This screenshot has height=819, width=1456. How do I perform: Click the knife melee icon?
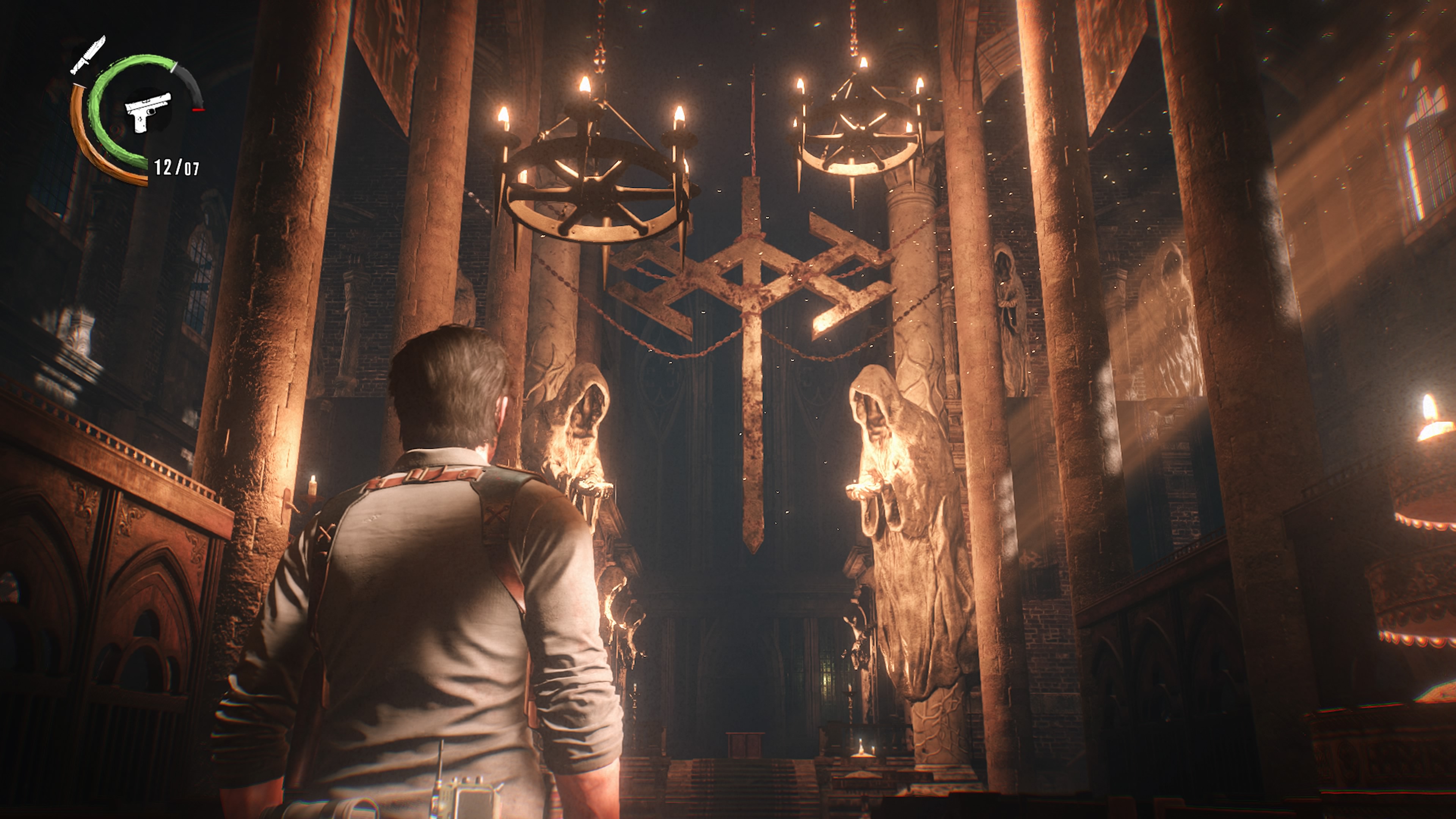pos(88,55)
